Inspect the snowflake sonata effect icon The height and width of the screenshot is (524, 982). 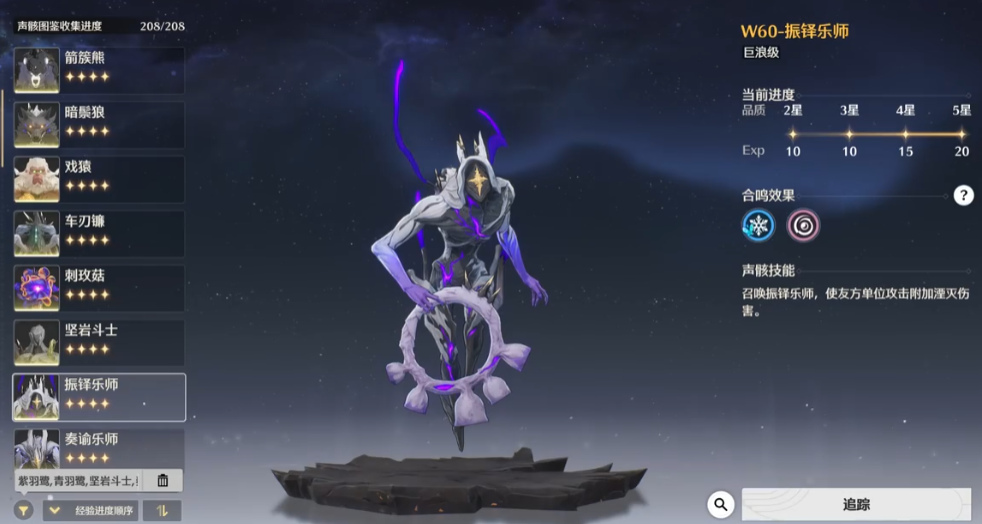click(759, 225)
